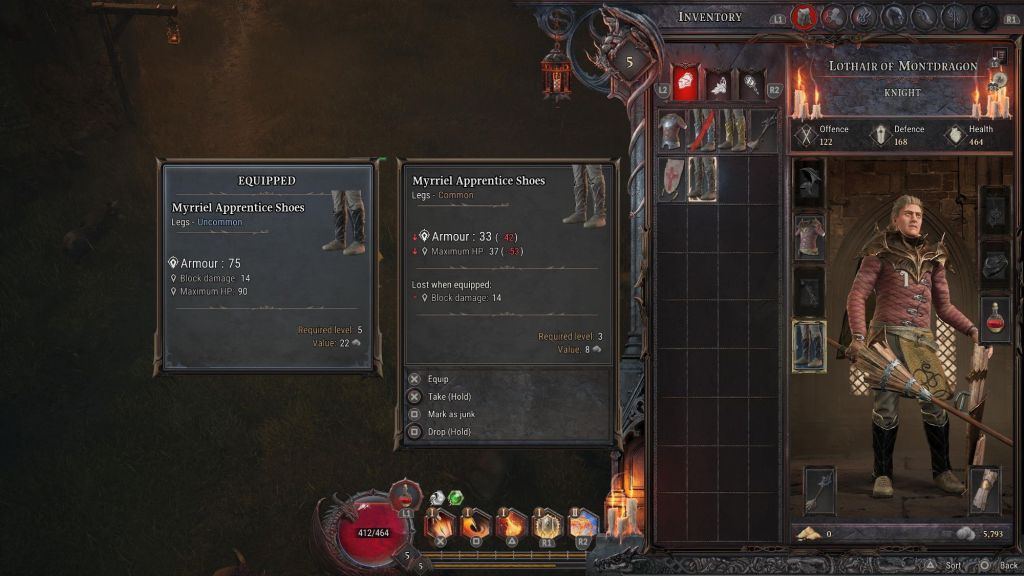Choose Mark as junk for the shoes
Image resolution: width=1024 pixels, height=576 pixels.
pyautogui.click(x=451, y=414)
